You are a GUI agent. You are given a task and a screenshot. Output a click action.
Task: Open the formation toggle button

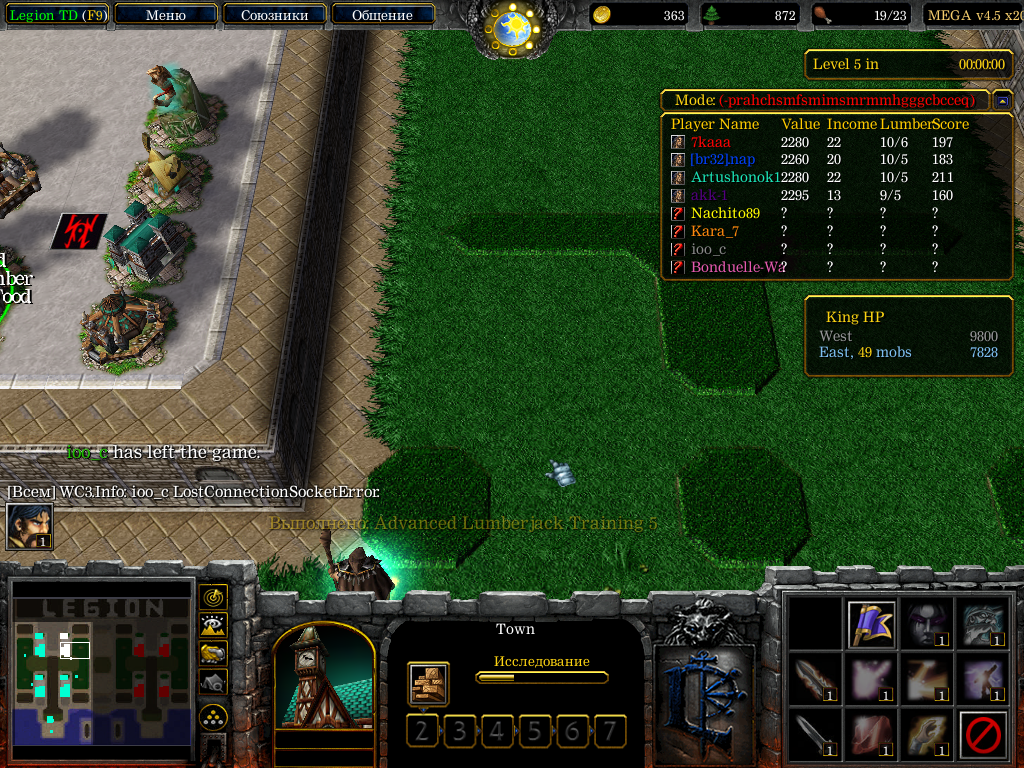click(x=213, y=717)
